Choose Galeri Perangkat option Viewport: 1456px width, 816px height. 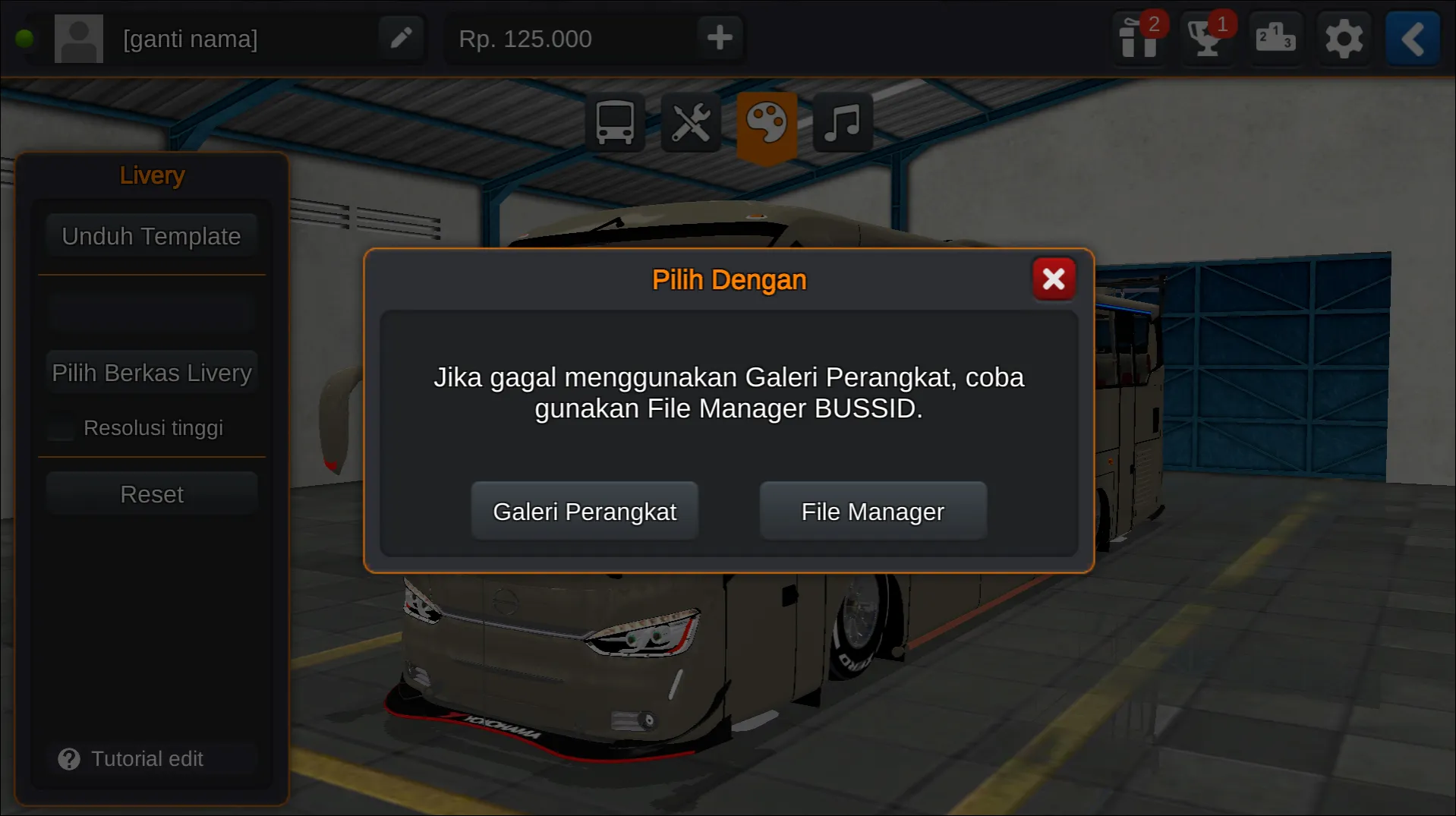coord(585,511)
